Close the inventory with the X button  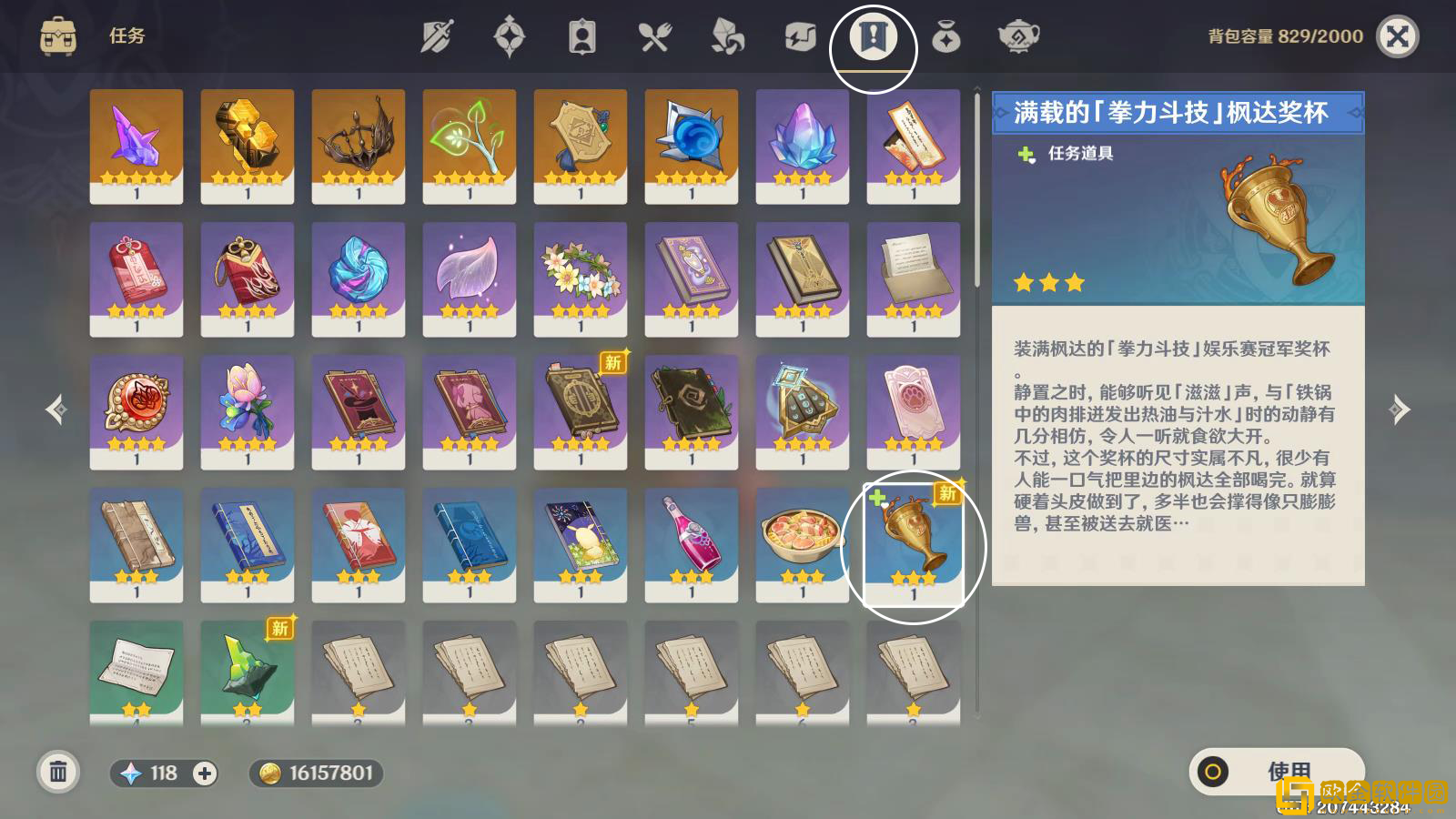pos(1399,36)
